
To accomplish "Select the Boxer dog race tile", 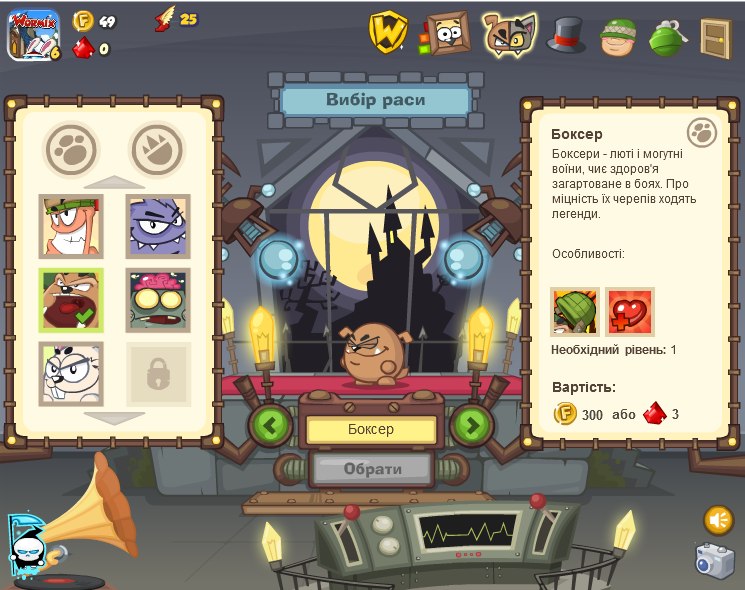I will [71, 300].
